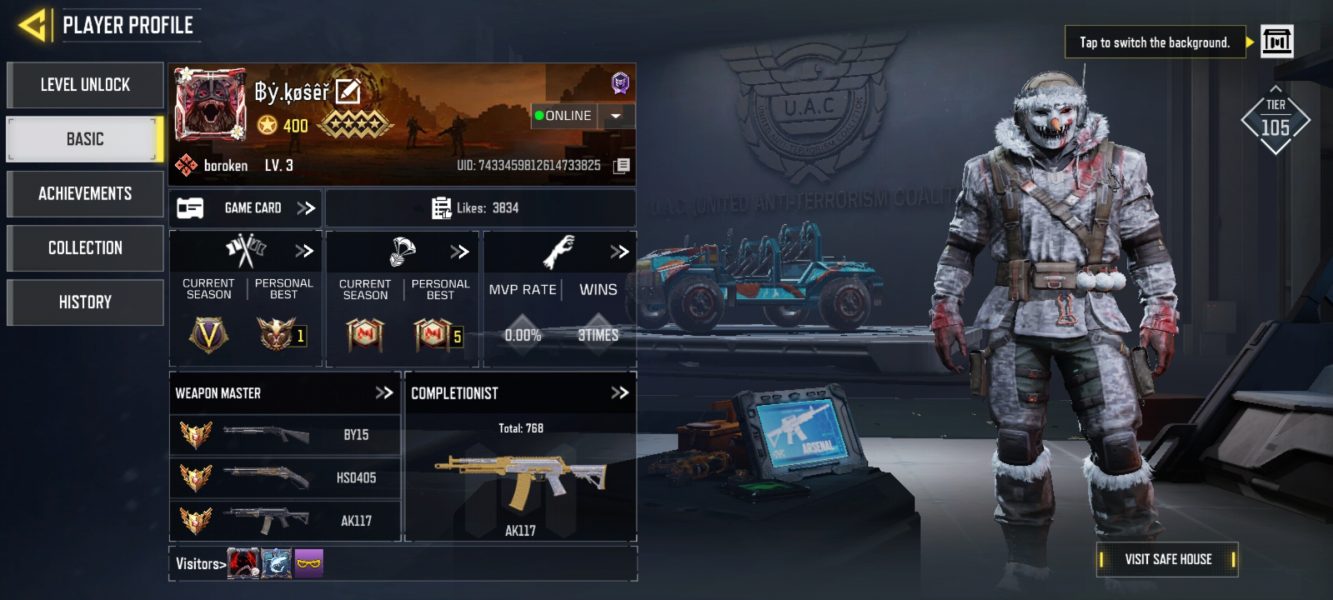Click the Likes 3834 bar

[x=480, y=208]
